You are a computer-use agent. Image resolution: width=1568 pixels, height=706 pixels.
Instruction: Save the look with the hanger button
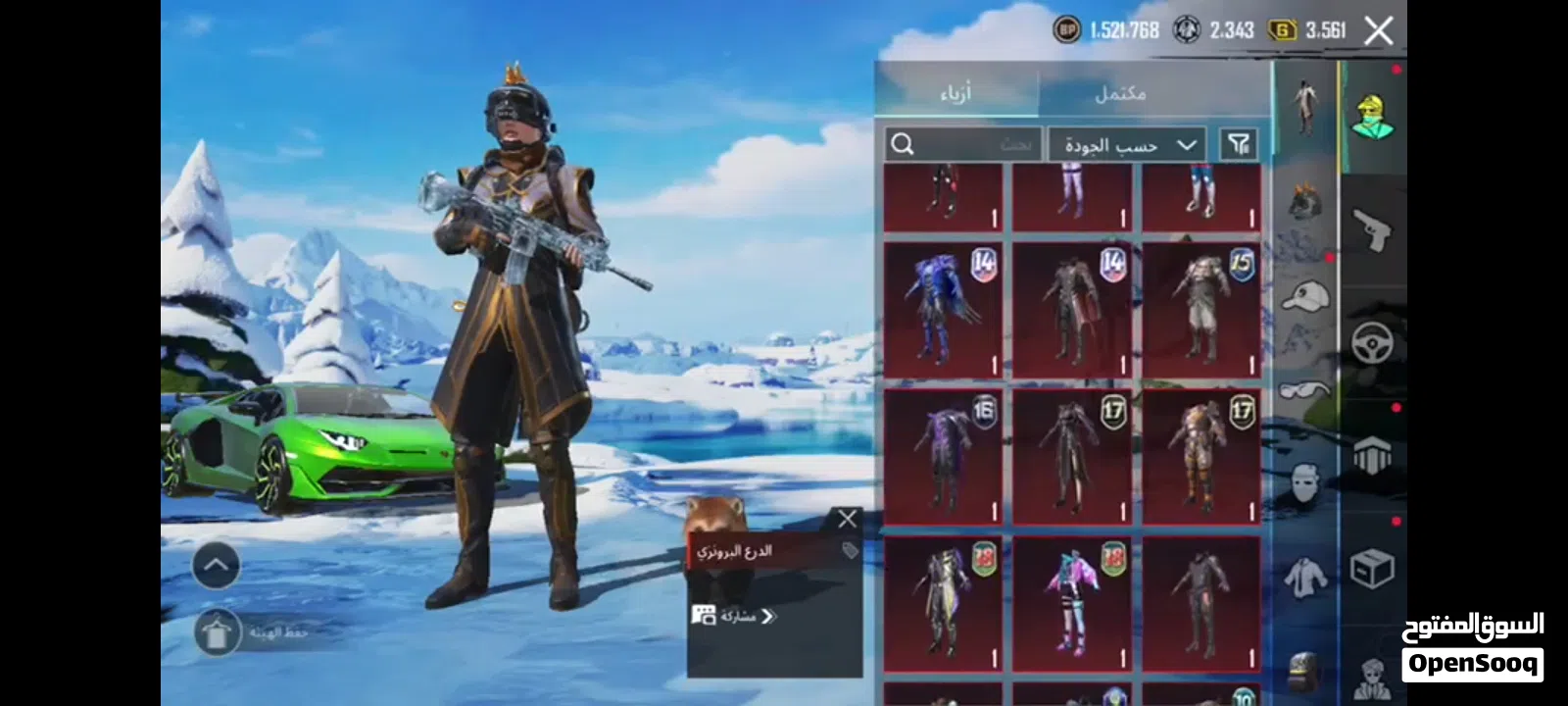pos(217,632)
